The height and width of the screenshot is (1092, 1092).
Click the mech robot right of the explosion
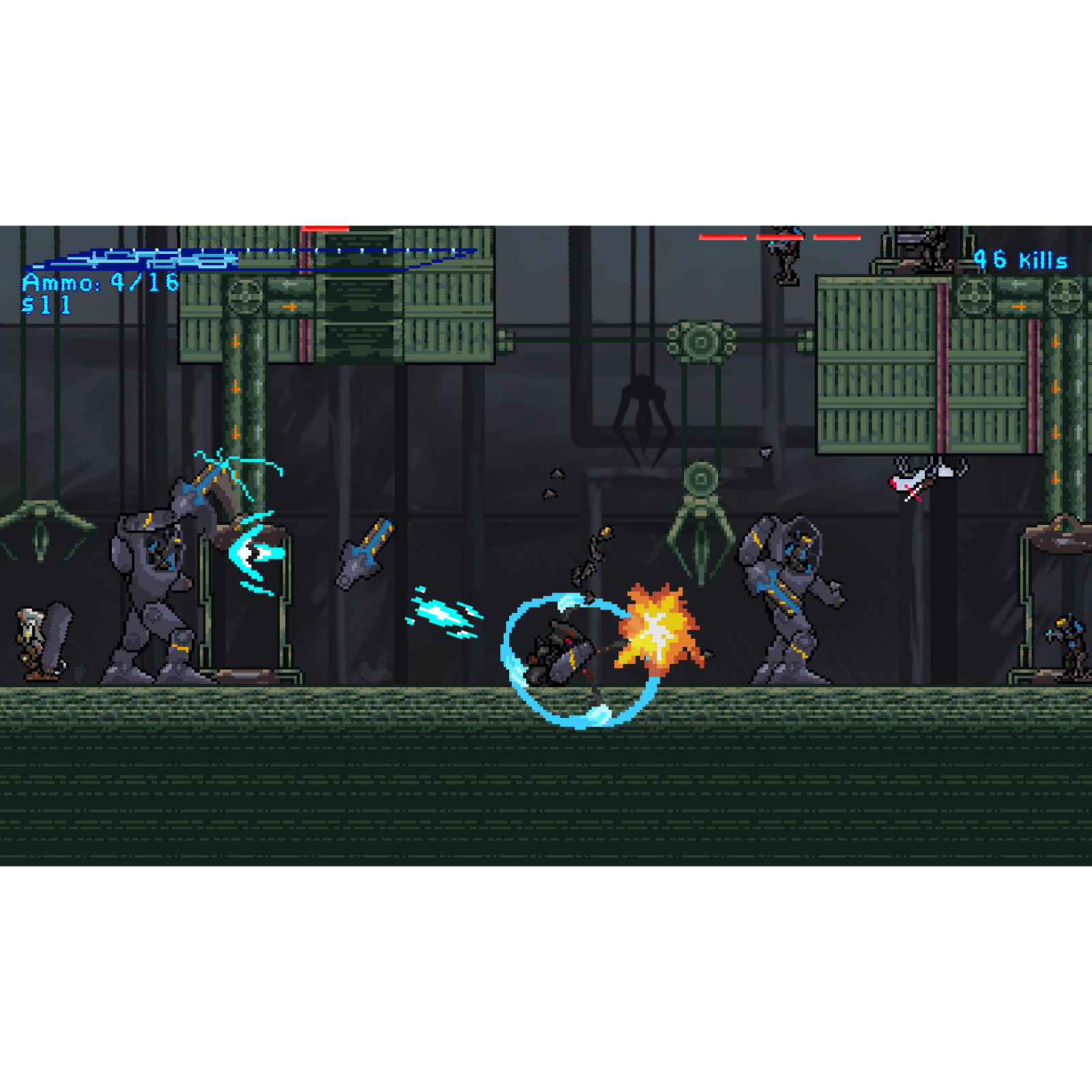[x=785, y=601]
